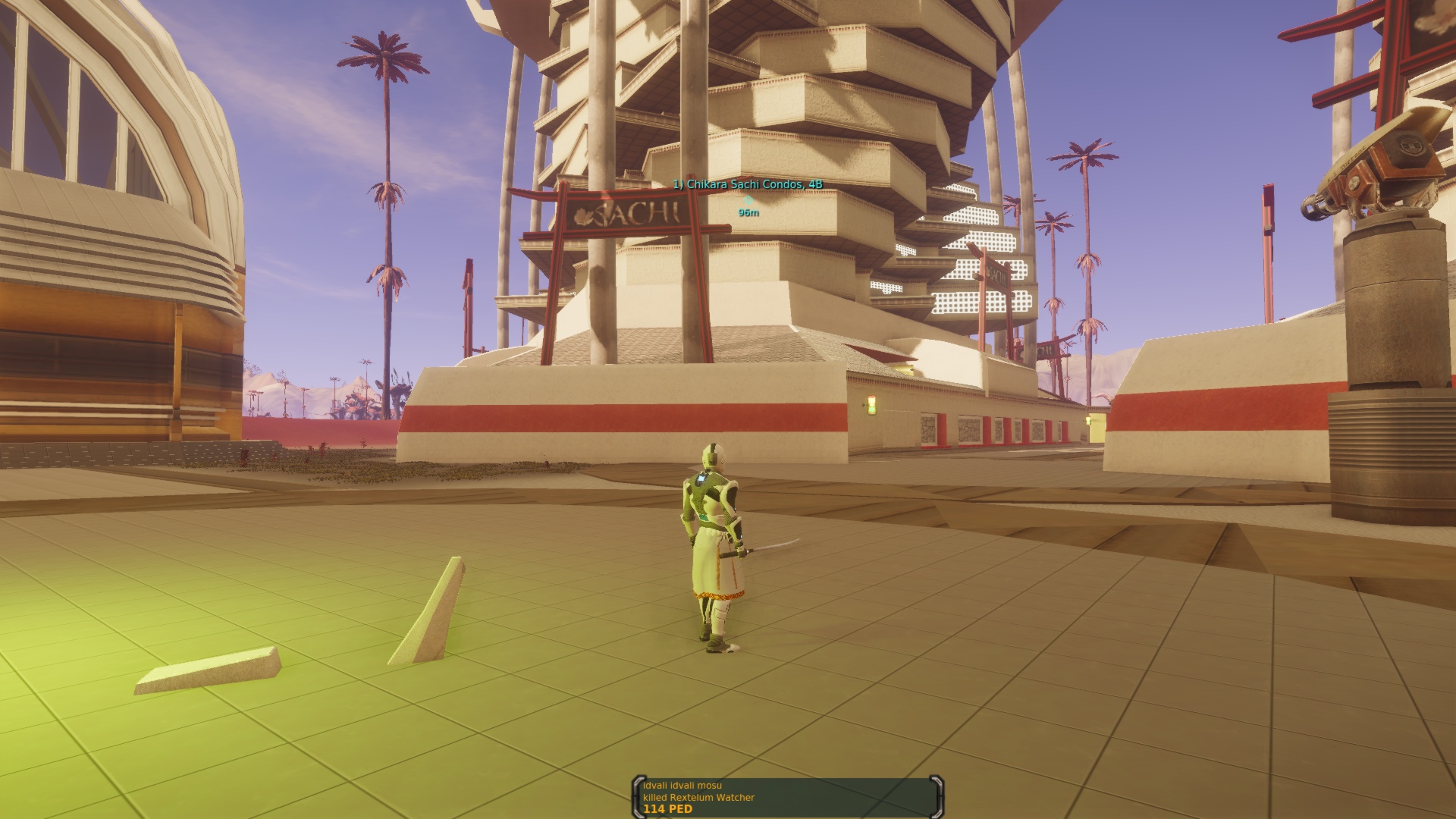Select the Chikara Sachi Condos waypoint marker
This screenshot has height=819, width=1456.
748,199
